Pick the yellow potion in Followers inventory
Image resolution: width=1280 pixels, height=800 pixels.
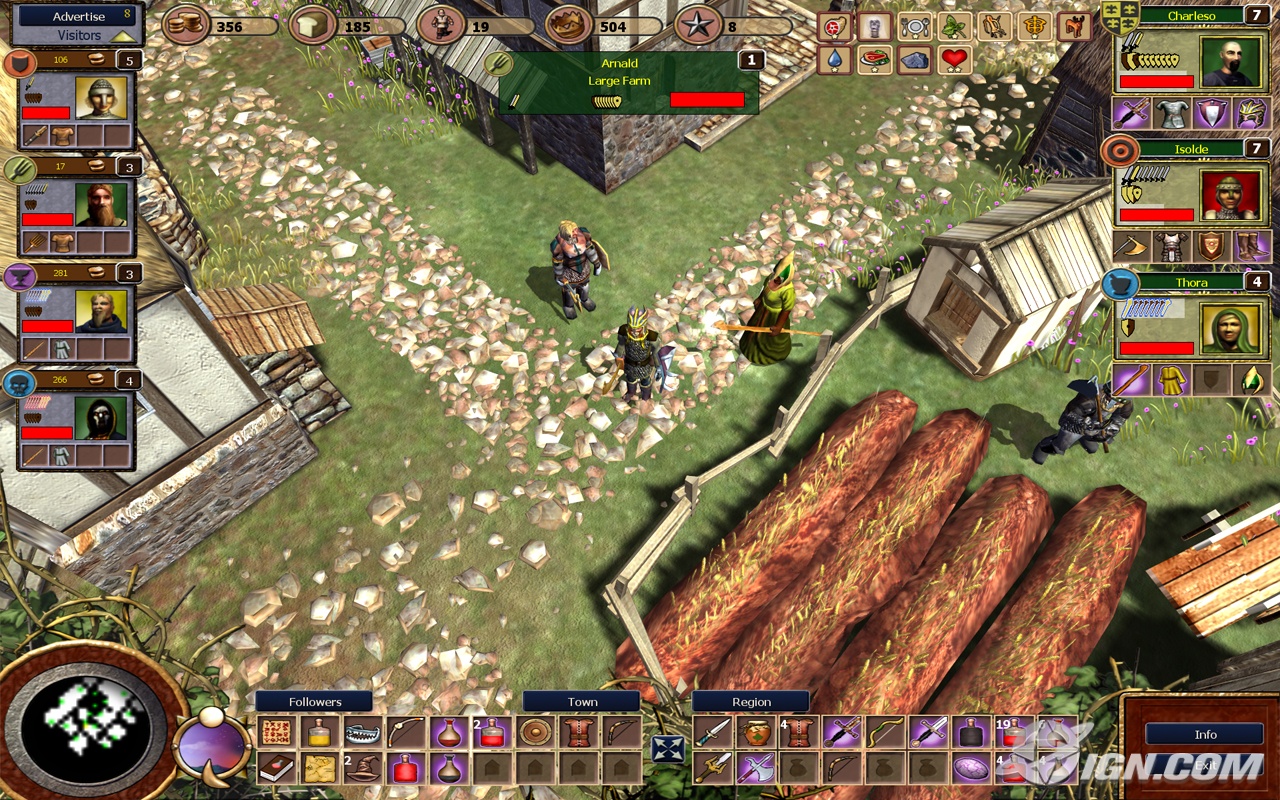click(319, 733)
